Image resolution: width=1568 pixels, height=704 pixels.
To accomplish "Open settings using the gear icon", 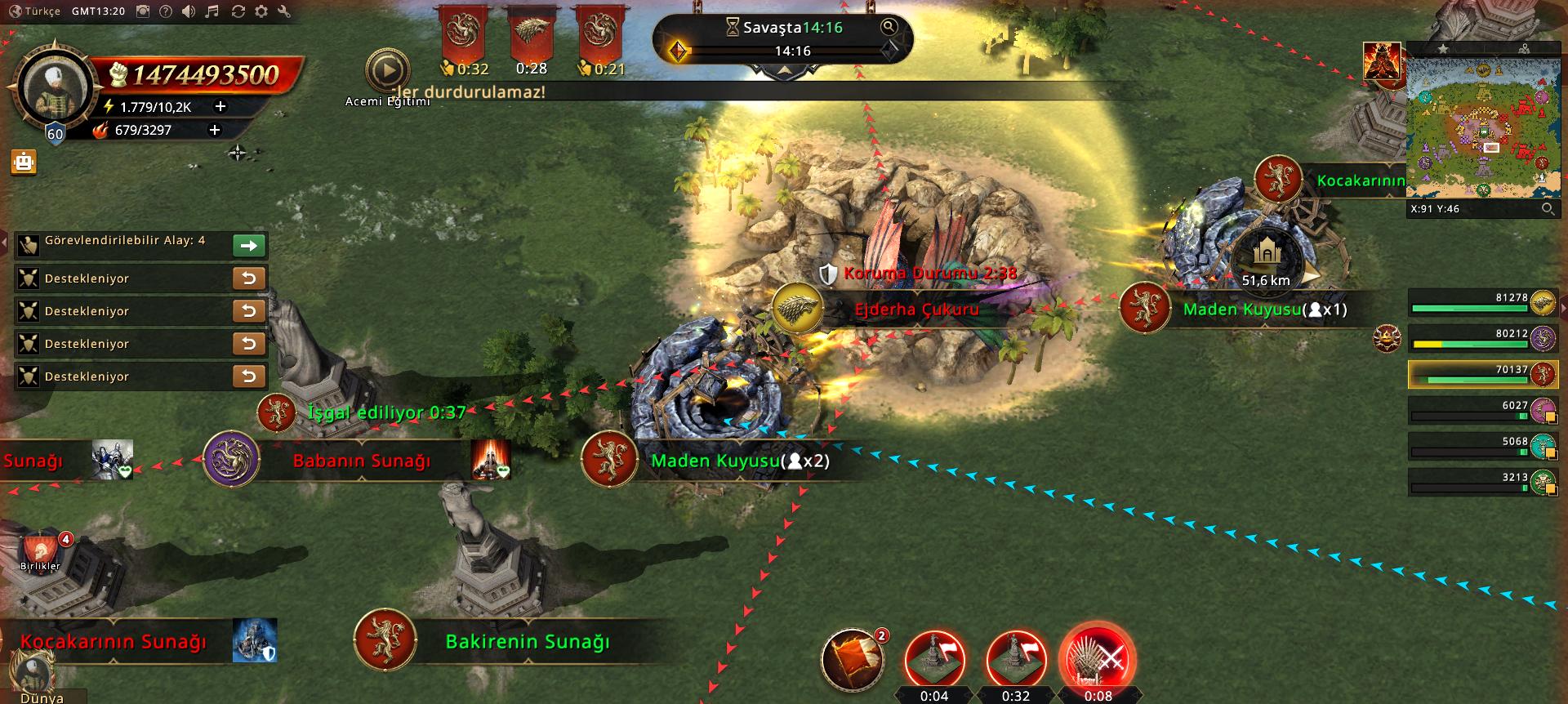I will pyautogui.click(x=261, y=11).
